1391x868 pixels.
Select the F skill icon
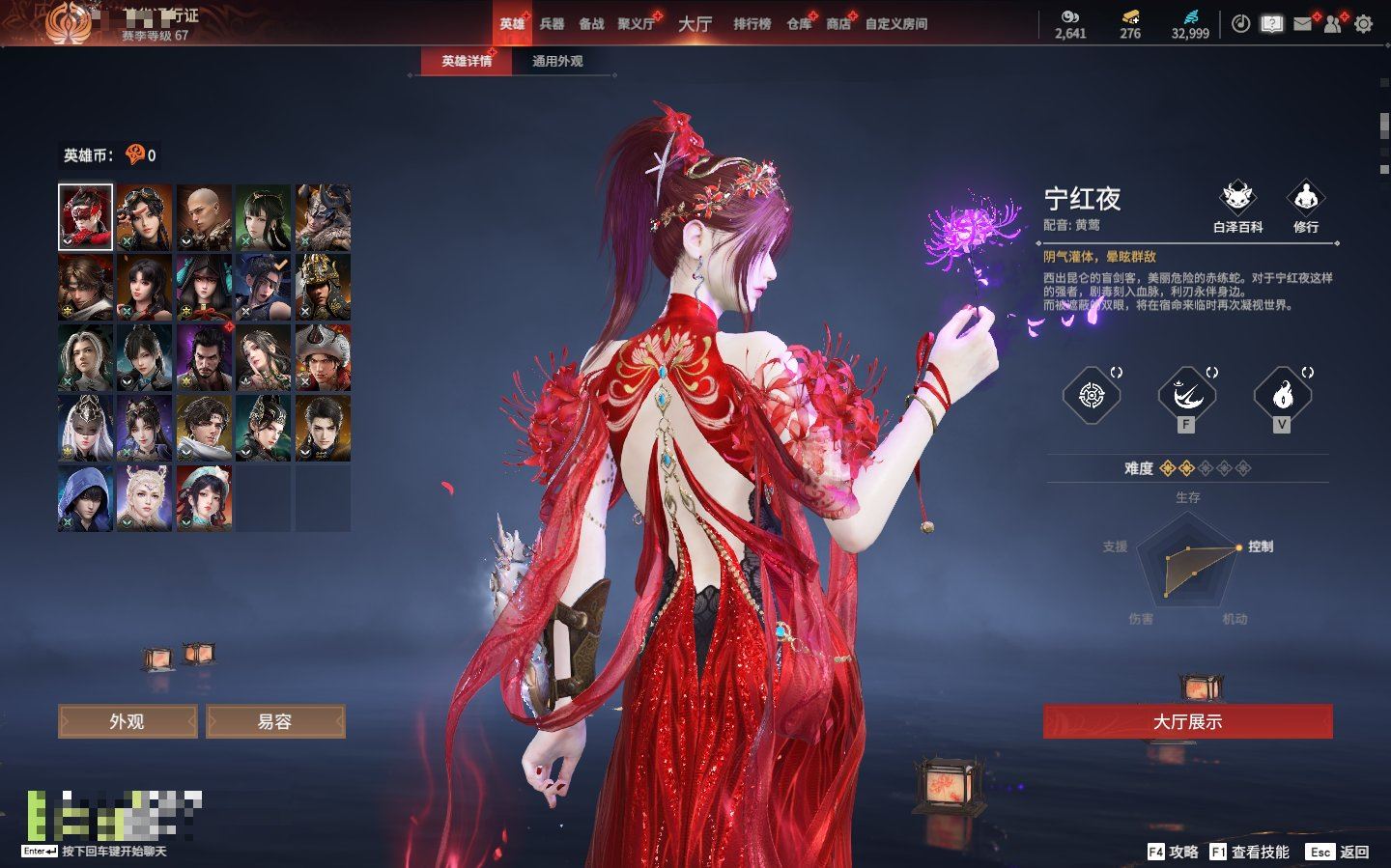[1186, 395]
